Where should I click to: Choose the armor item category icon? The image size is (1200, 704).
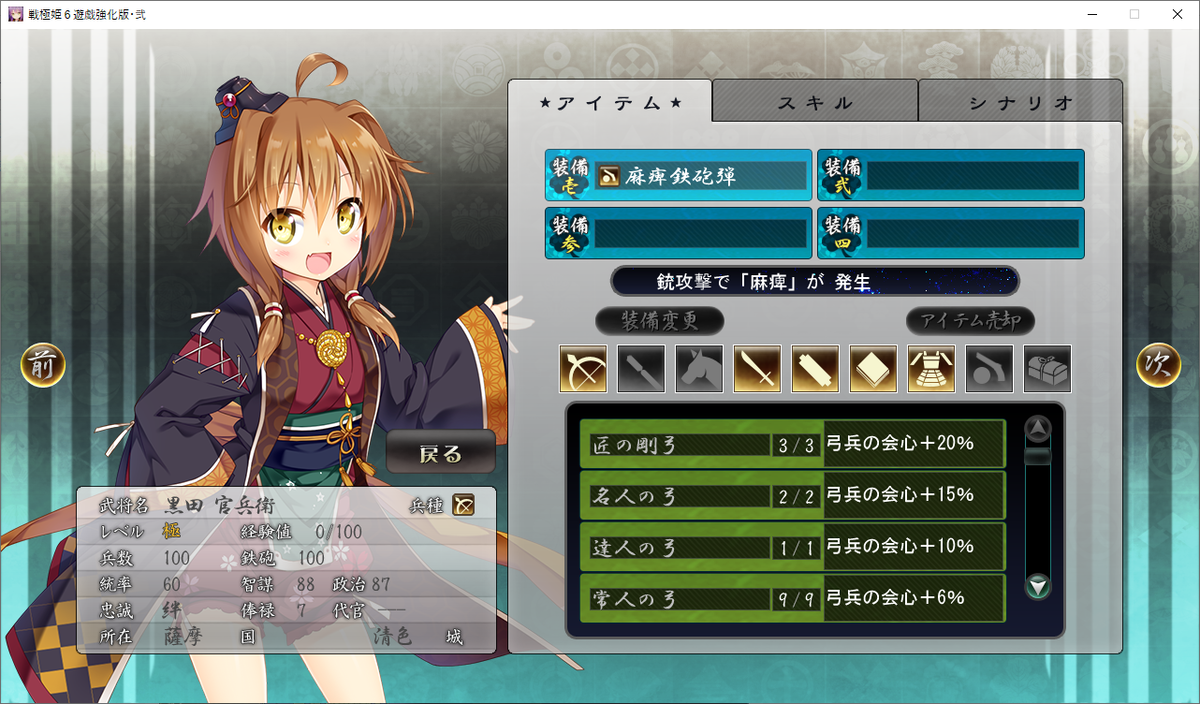[x=931, y=369]
